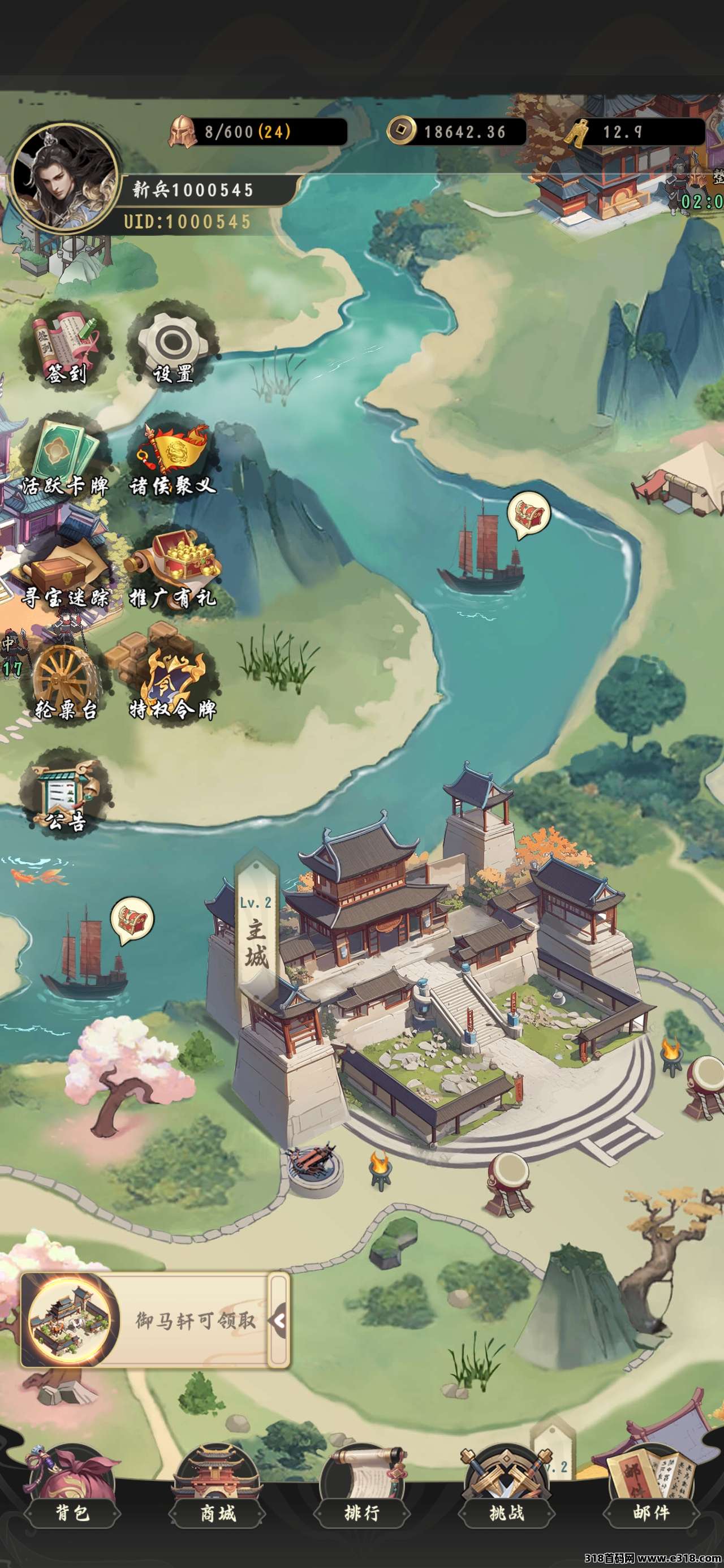This screenshot has width=724, height=1568.
Task: Open the 签到 daily sign-in icon
Action: (x=64, y=346)
